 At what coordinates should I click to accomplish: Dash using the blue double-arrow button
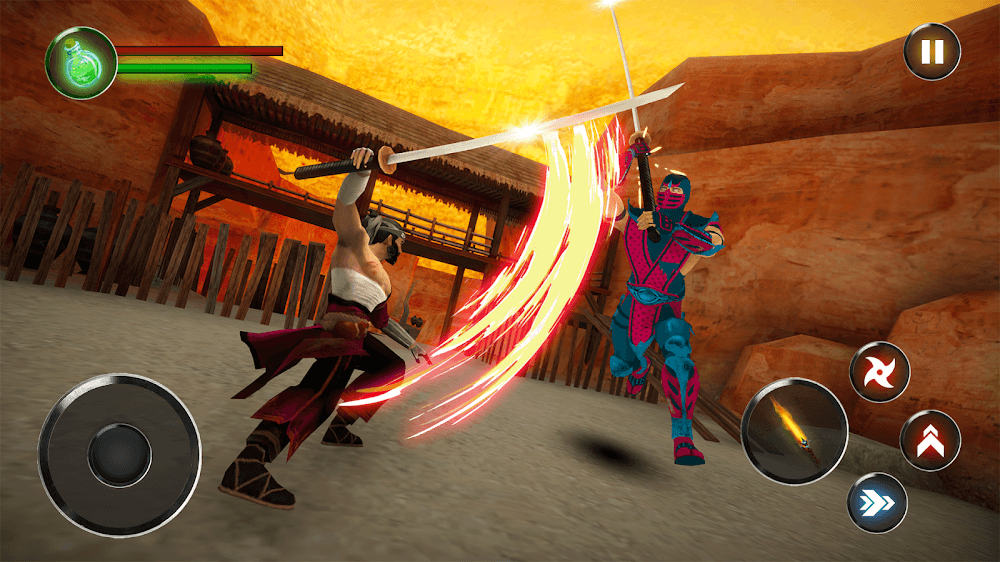(x=877, y=501)
